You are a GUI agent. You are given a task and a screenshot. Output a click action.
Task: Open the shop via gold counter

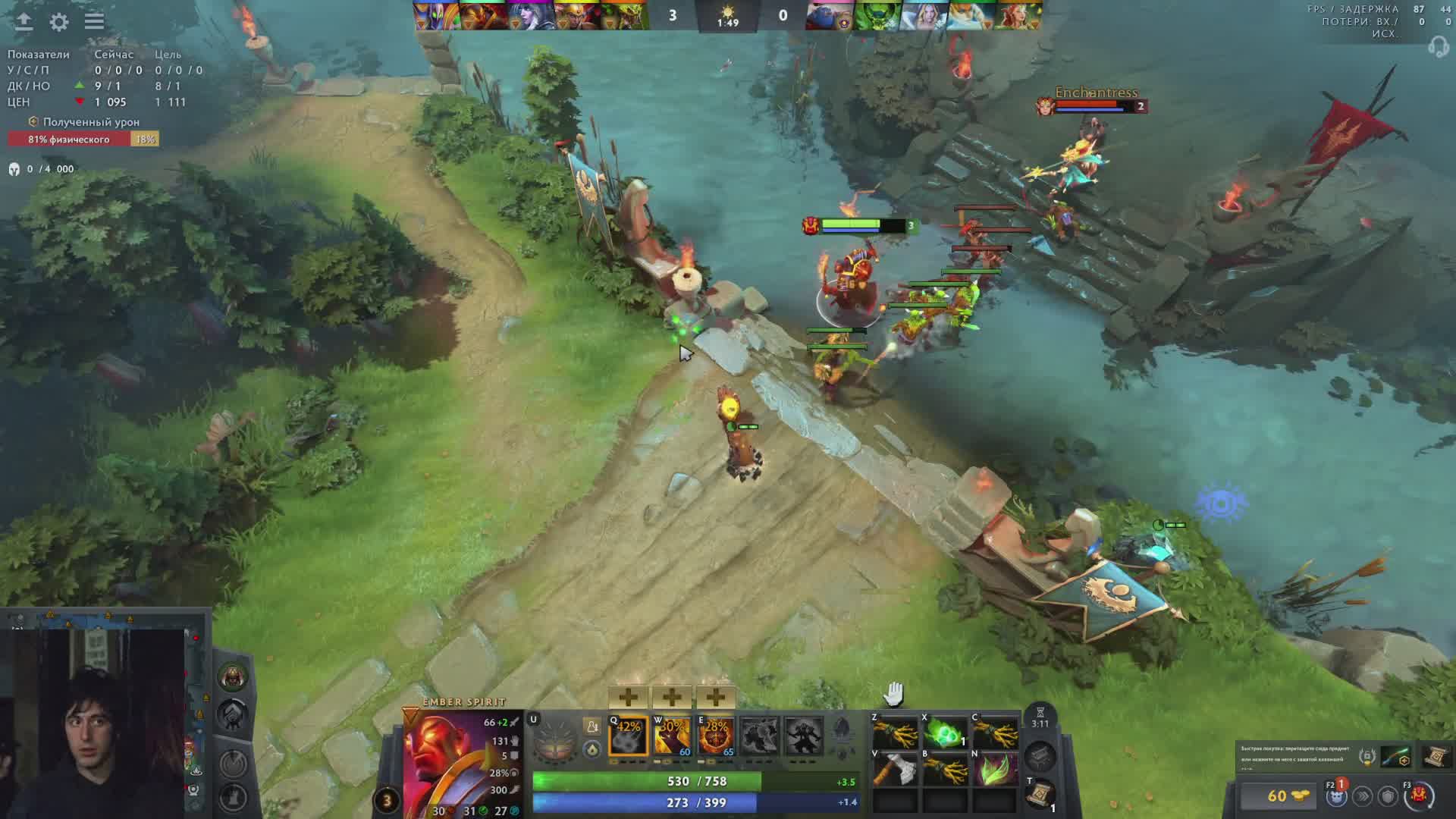[x=1282, y=795]
